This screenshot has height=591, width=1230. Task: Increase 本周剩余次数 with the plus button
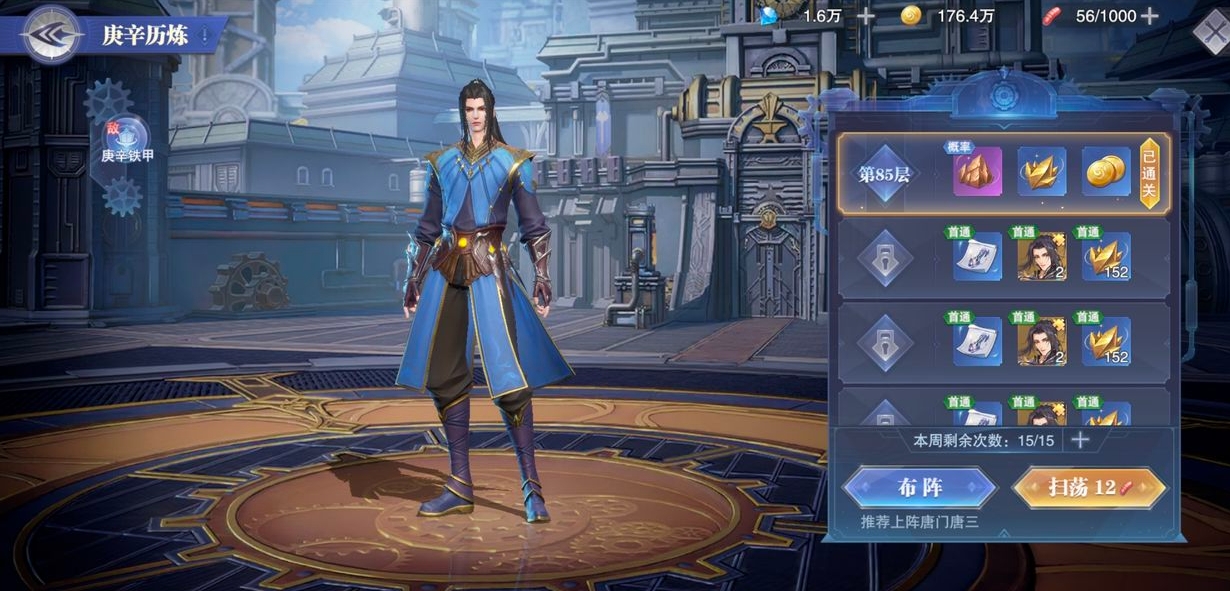[x=1080, y=440]
